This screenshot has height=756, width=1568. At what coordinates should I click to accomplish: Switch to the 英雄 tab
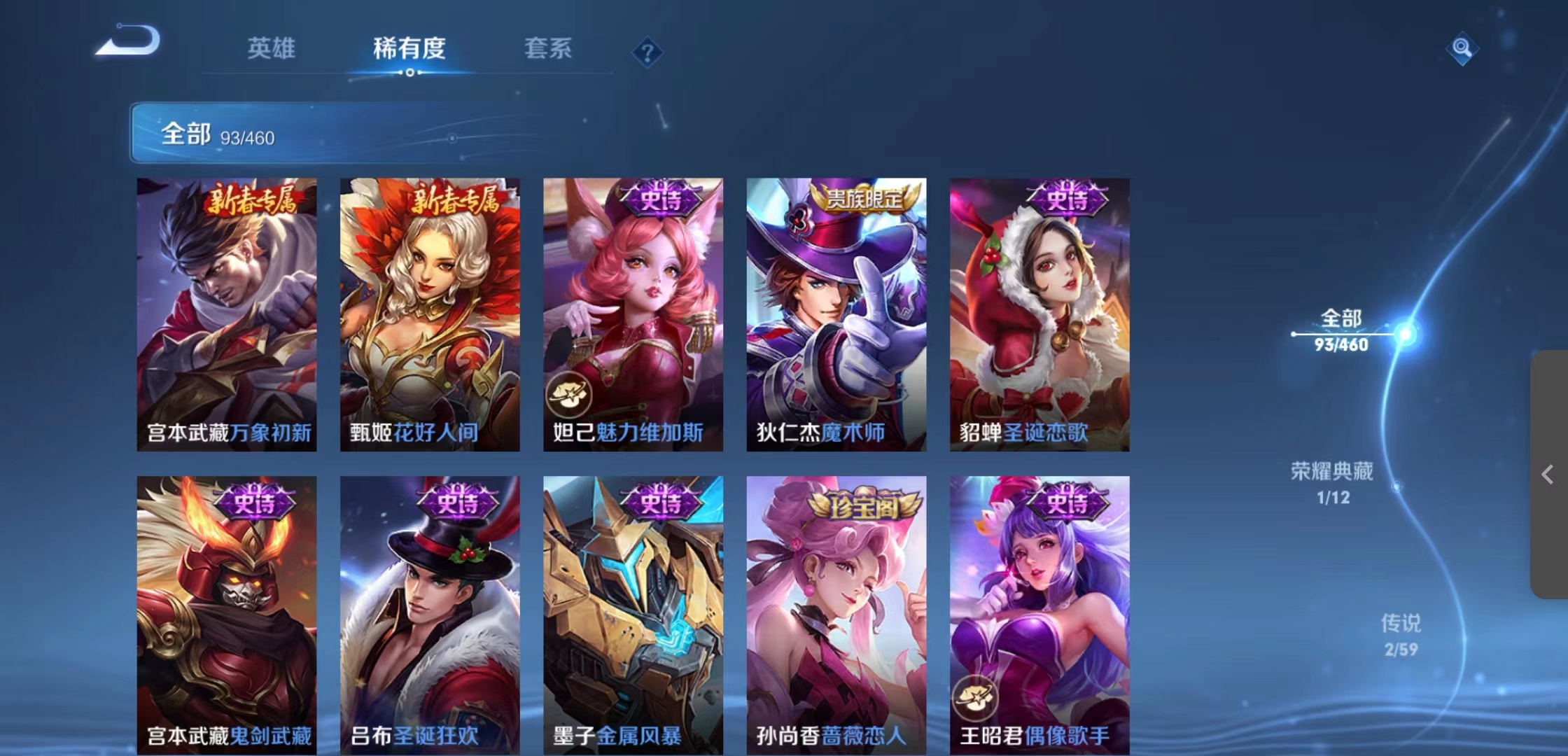(x=271, y=49)
